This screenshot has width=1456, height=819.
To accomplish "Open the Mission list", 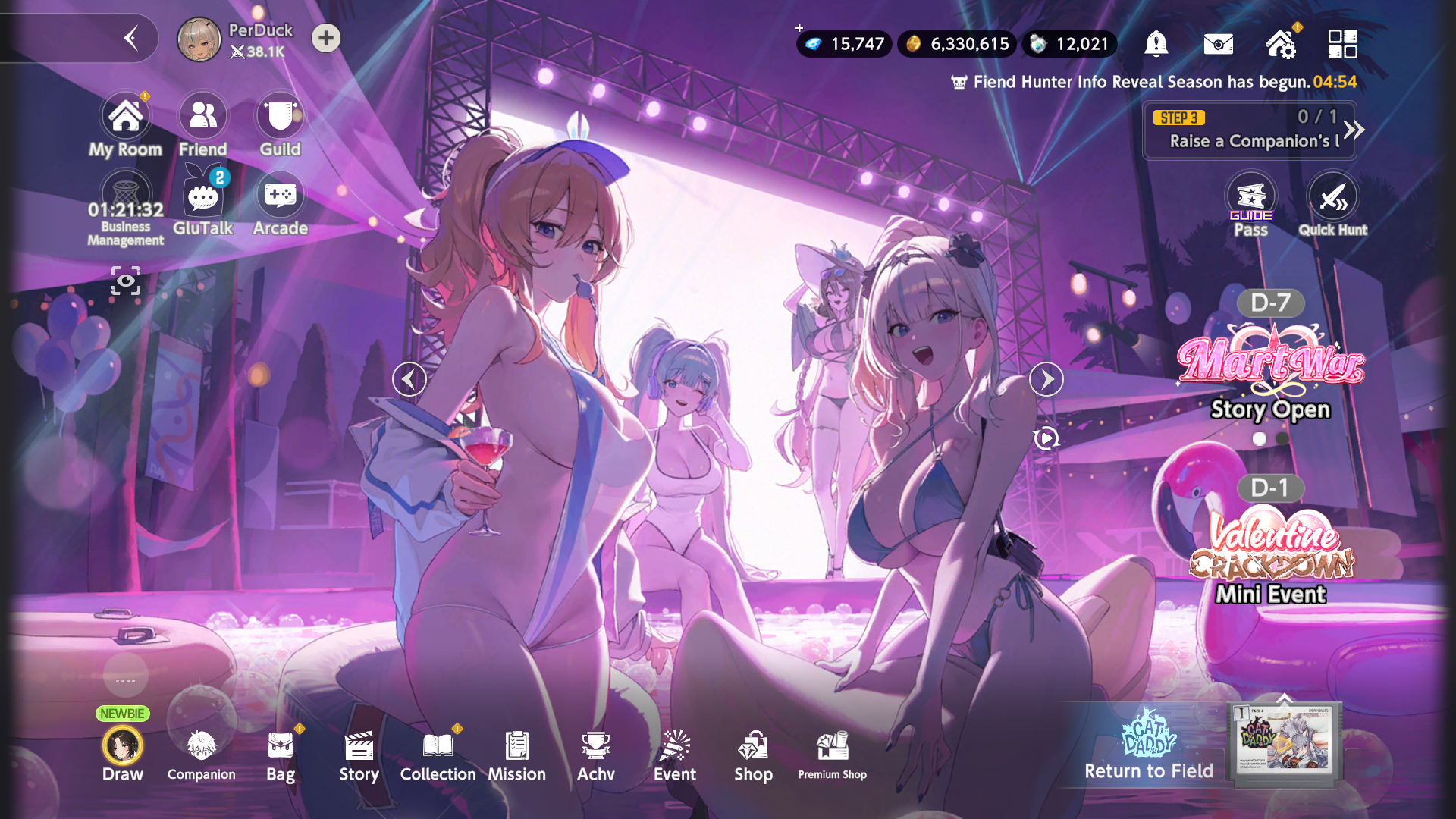I will click(x=516, y=752).
